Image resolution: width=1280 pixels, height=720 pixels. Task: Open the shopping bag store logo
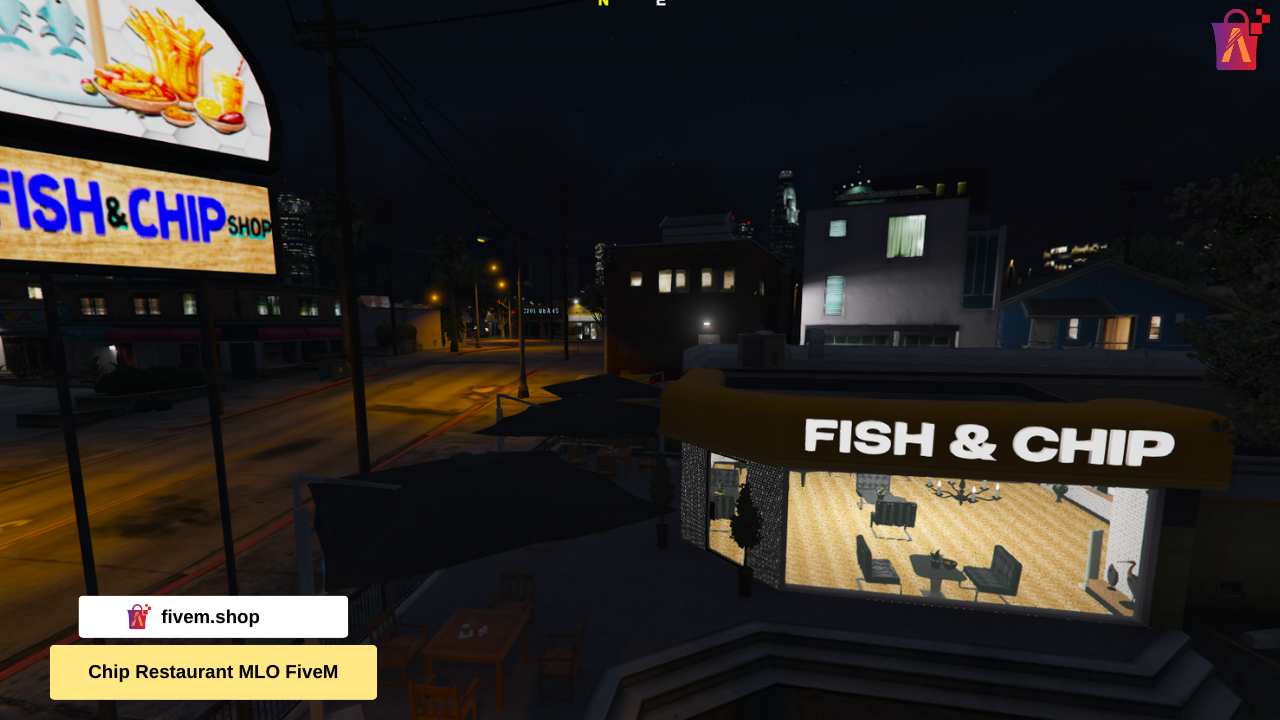pos(1238,40)
